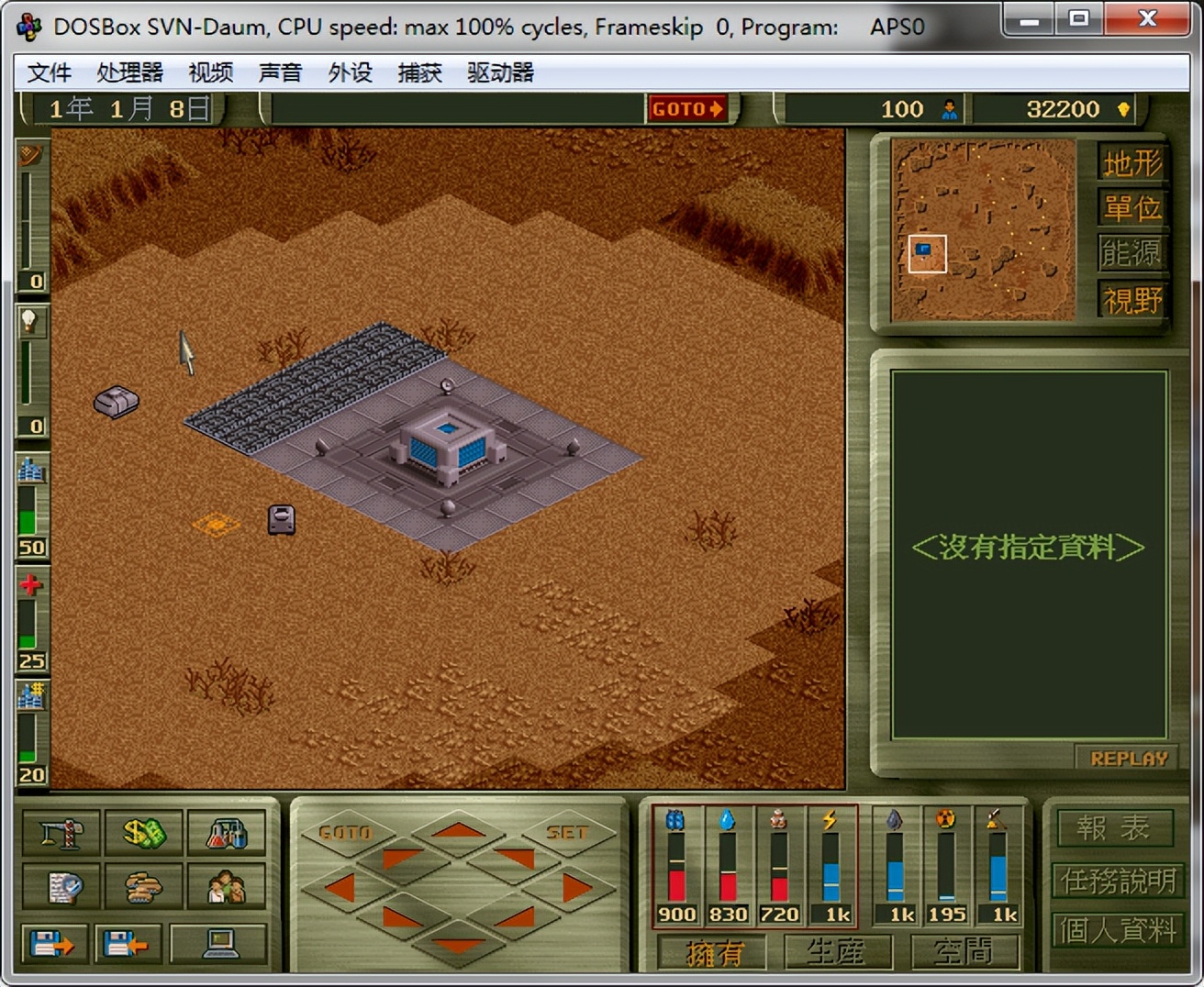Image resolution: width=1204 pixels, height=987 pixels.
Task: Select the military vehicles icon
Action: point(143,888)
